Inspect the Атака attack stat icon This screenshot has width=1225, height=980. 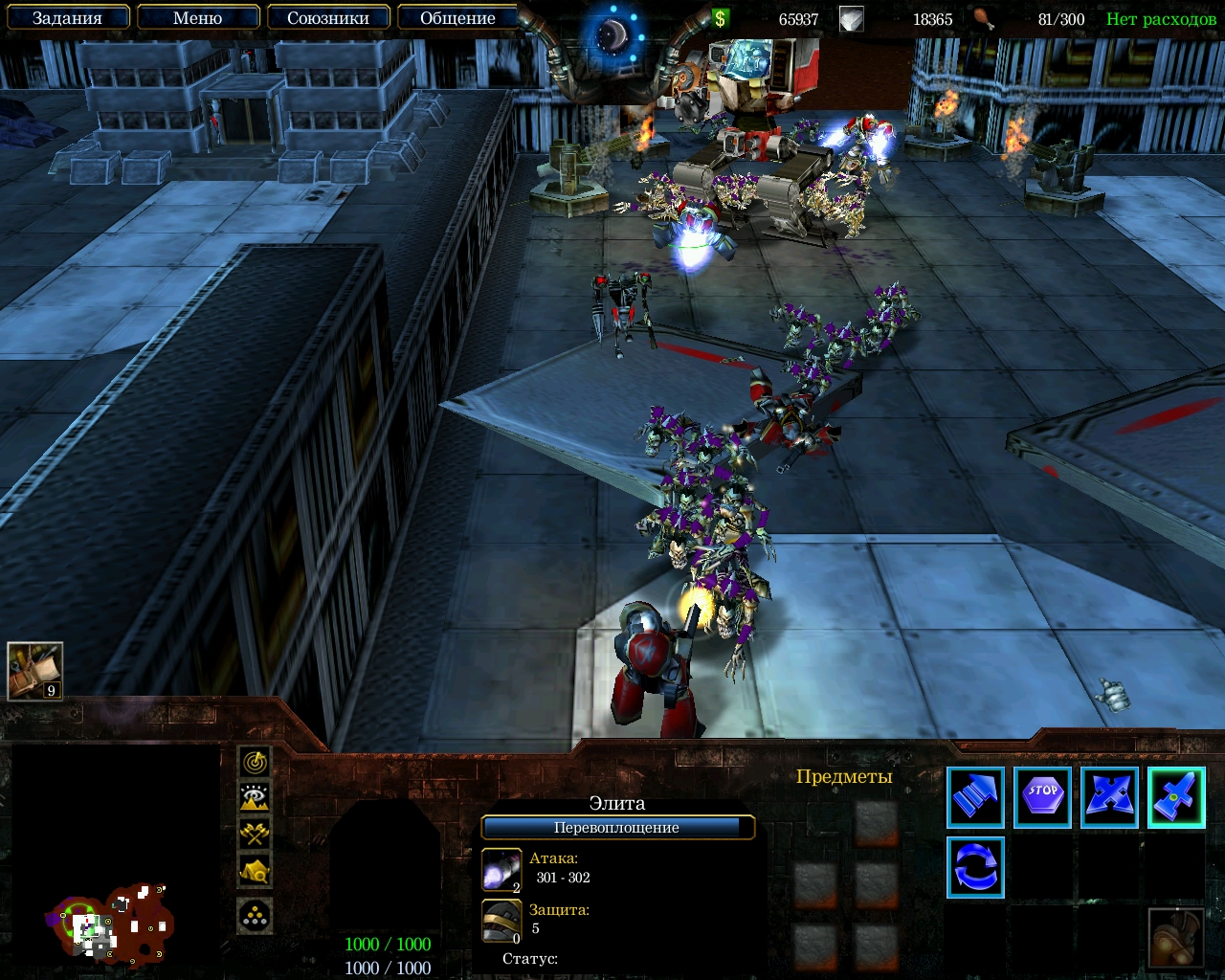pyautogui.click(x=501, y=870)
